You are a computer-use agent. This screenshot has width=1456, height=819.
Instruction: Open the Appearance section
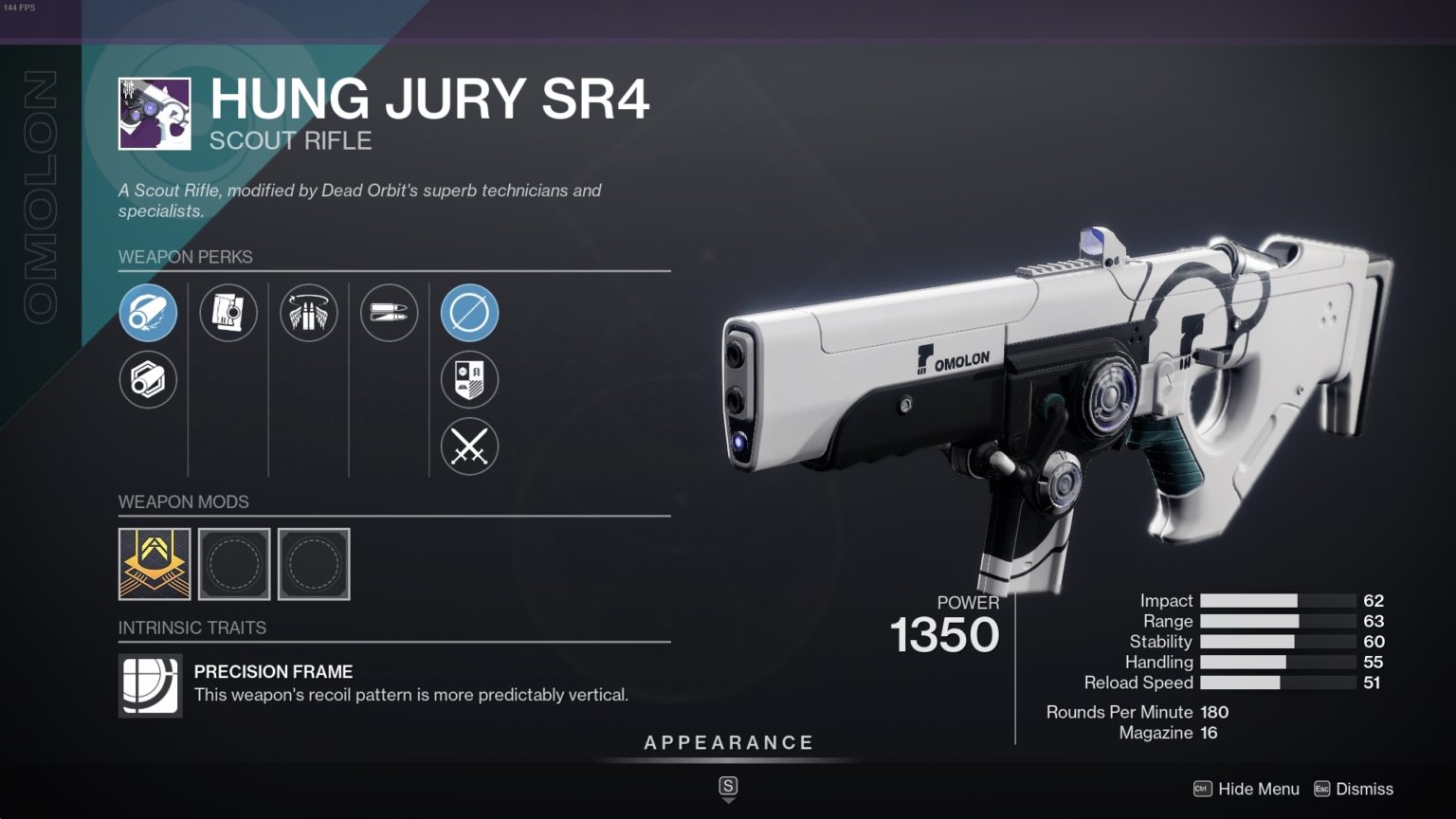pos(728,742)
